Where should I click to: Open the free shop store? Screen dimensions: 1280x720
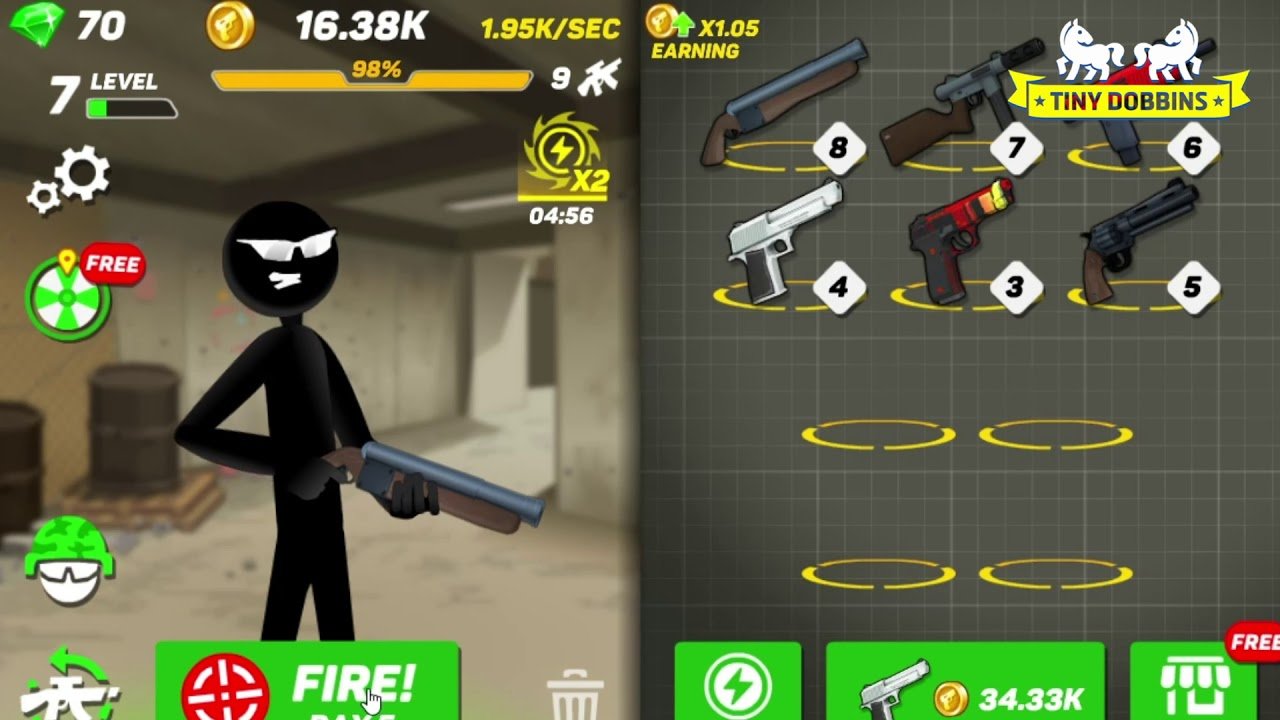pos(1194,686)
